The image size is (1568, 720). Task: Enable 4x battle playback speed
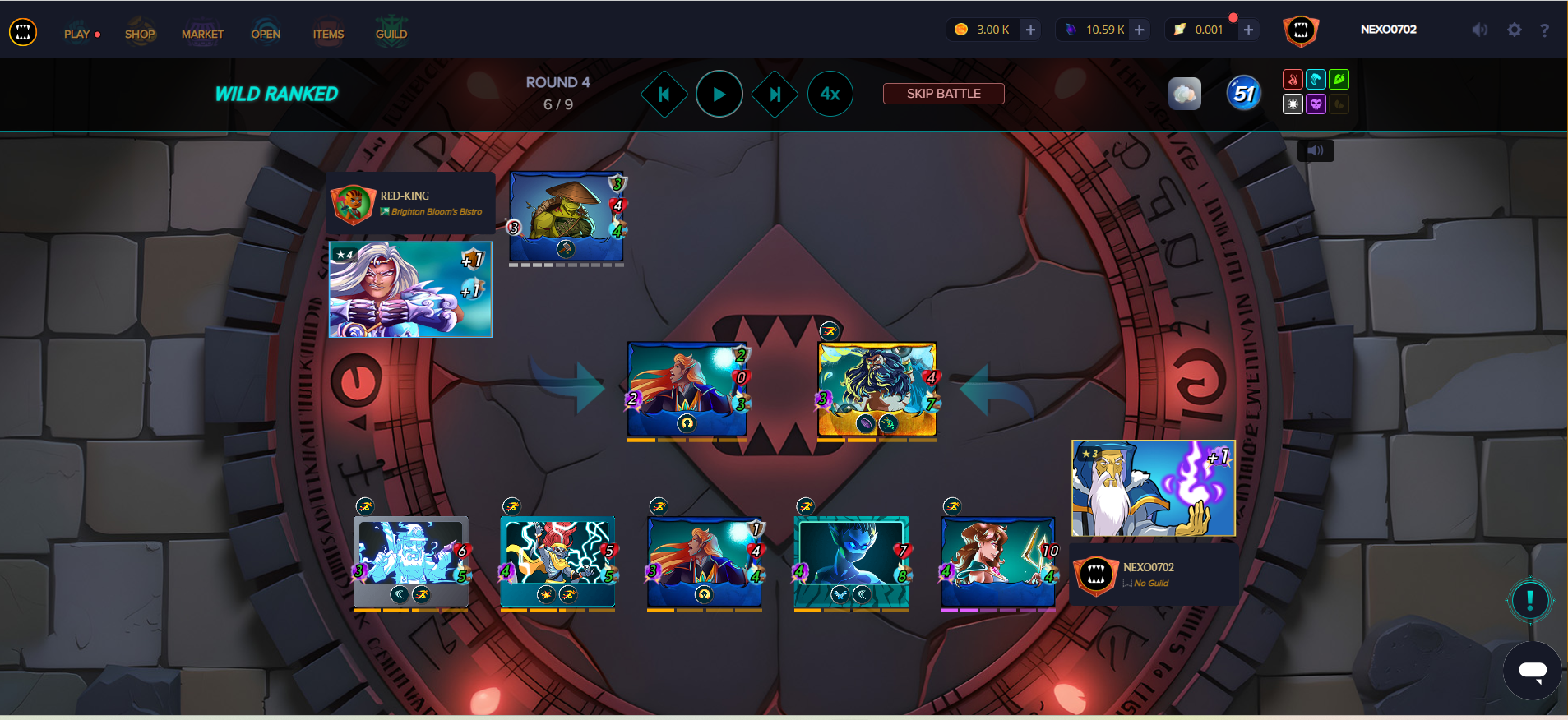click(x=830, y=94)
